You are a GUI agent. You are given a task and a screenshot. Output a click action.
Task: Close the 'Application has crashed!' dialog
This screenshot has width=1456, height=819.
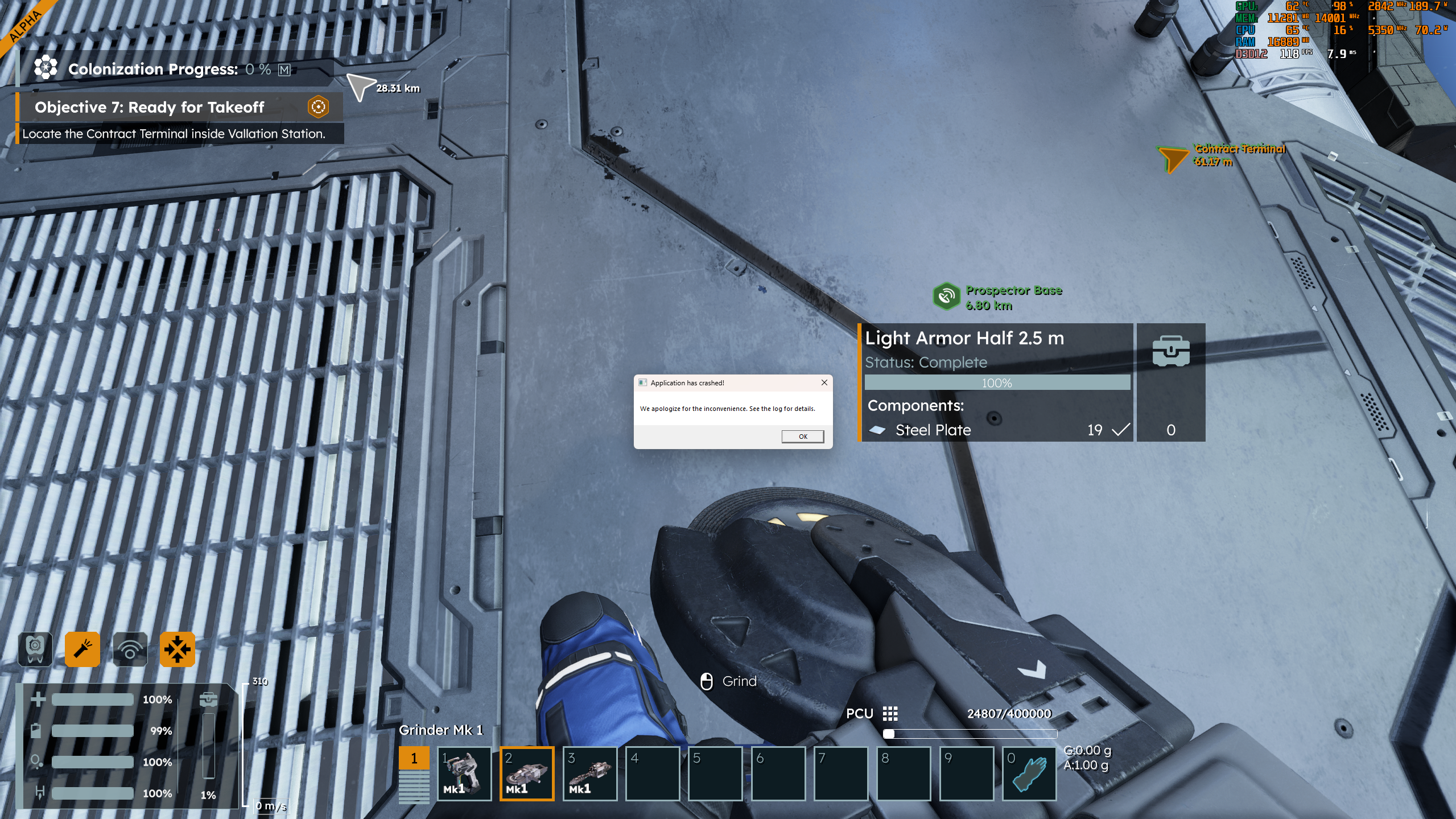coord(824,382)
